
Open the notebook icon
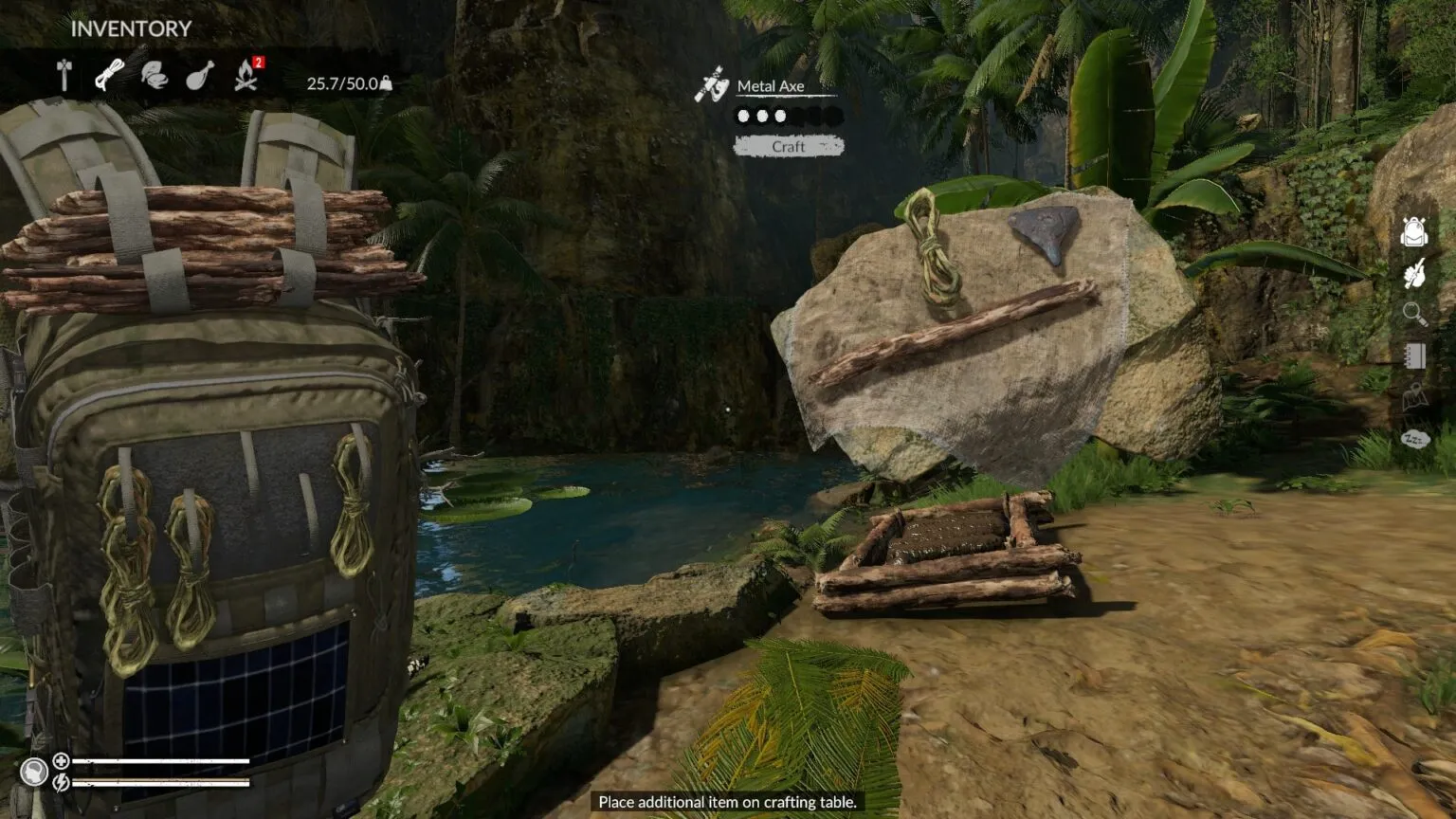point(1413,355)
